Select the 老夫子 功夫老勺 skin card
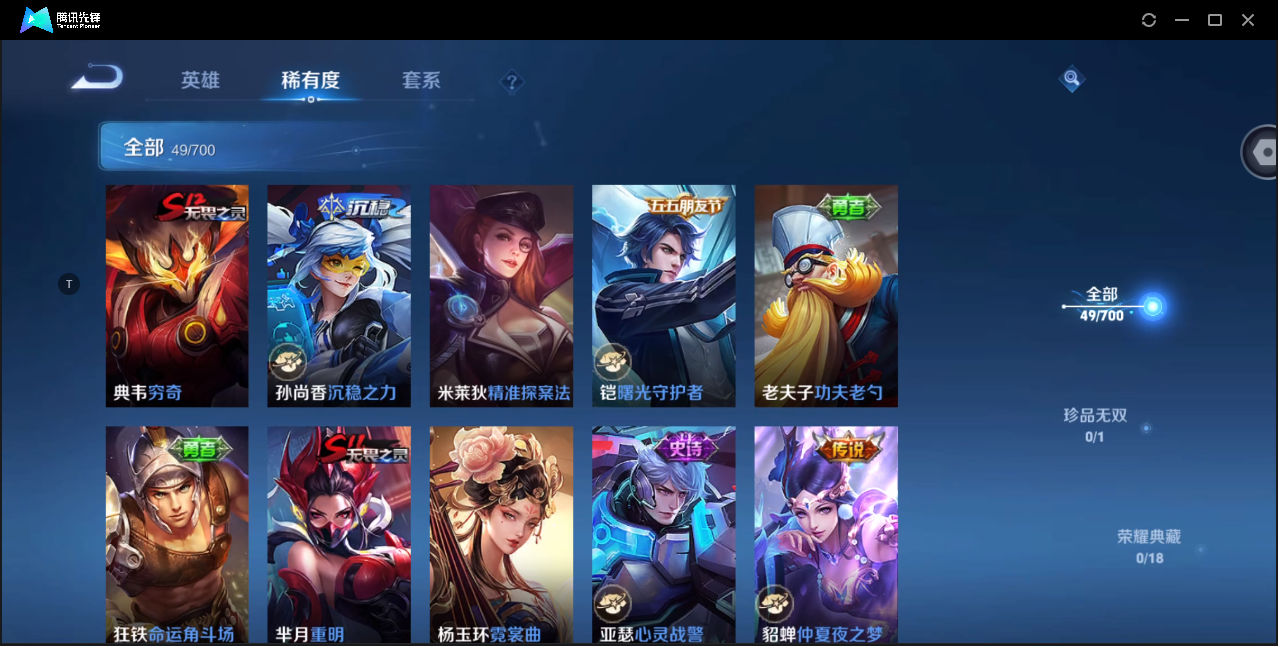The width and height of the screenshot is (1278, 646). tap(826, 295)
